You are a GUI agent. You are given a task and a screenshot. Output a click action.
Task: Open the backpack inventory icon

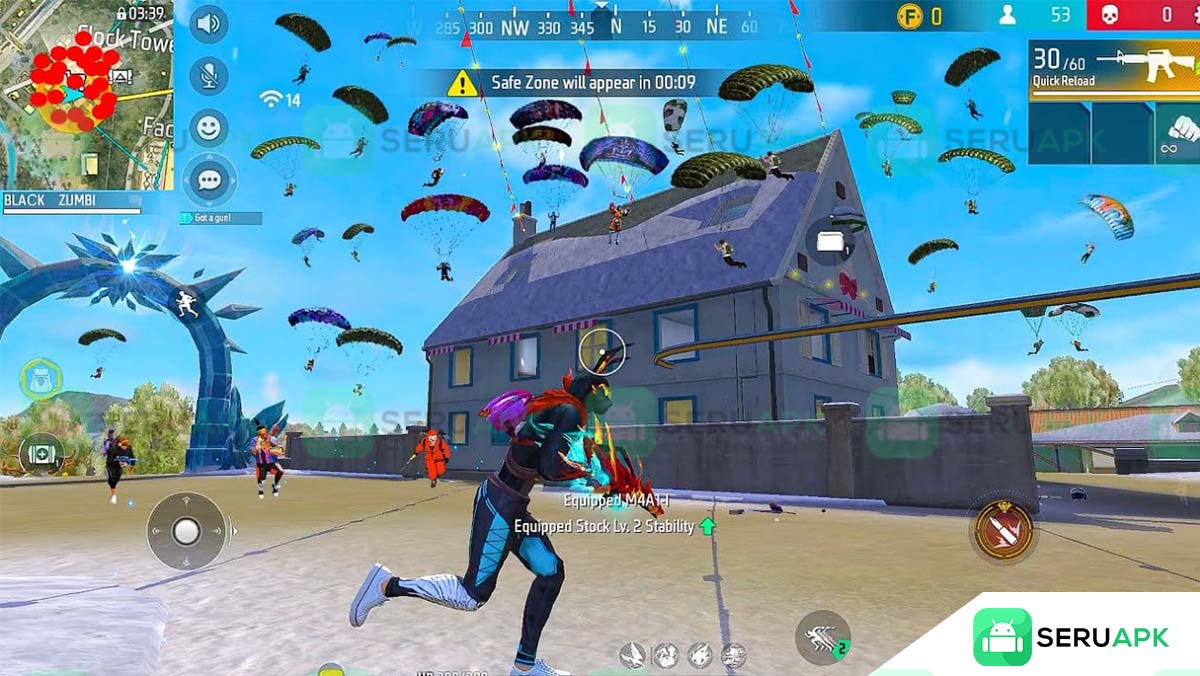pos(41,379)
